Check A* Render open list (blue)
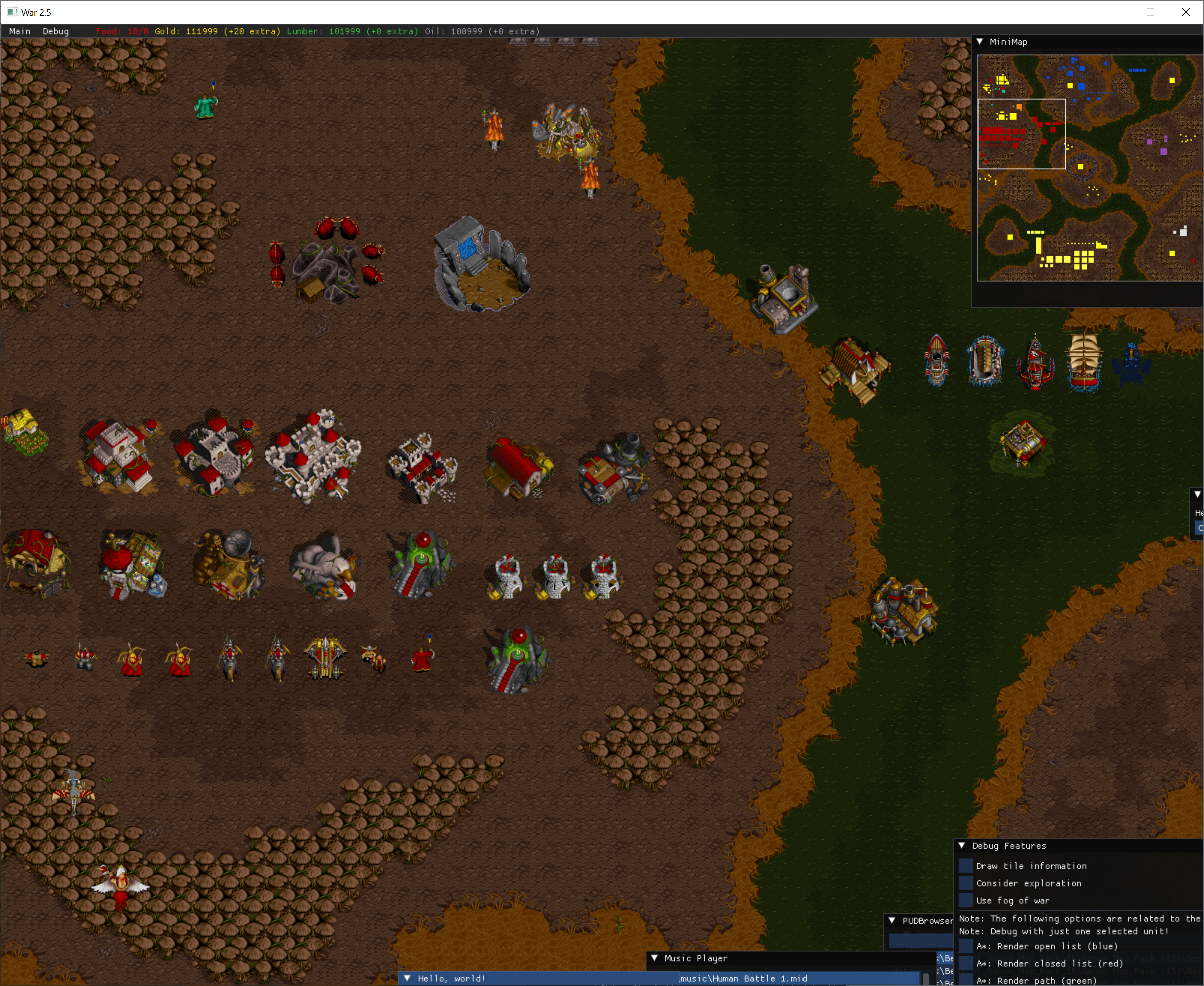 pyautogui.click(x=966, y=946)
